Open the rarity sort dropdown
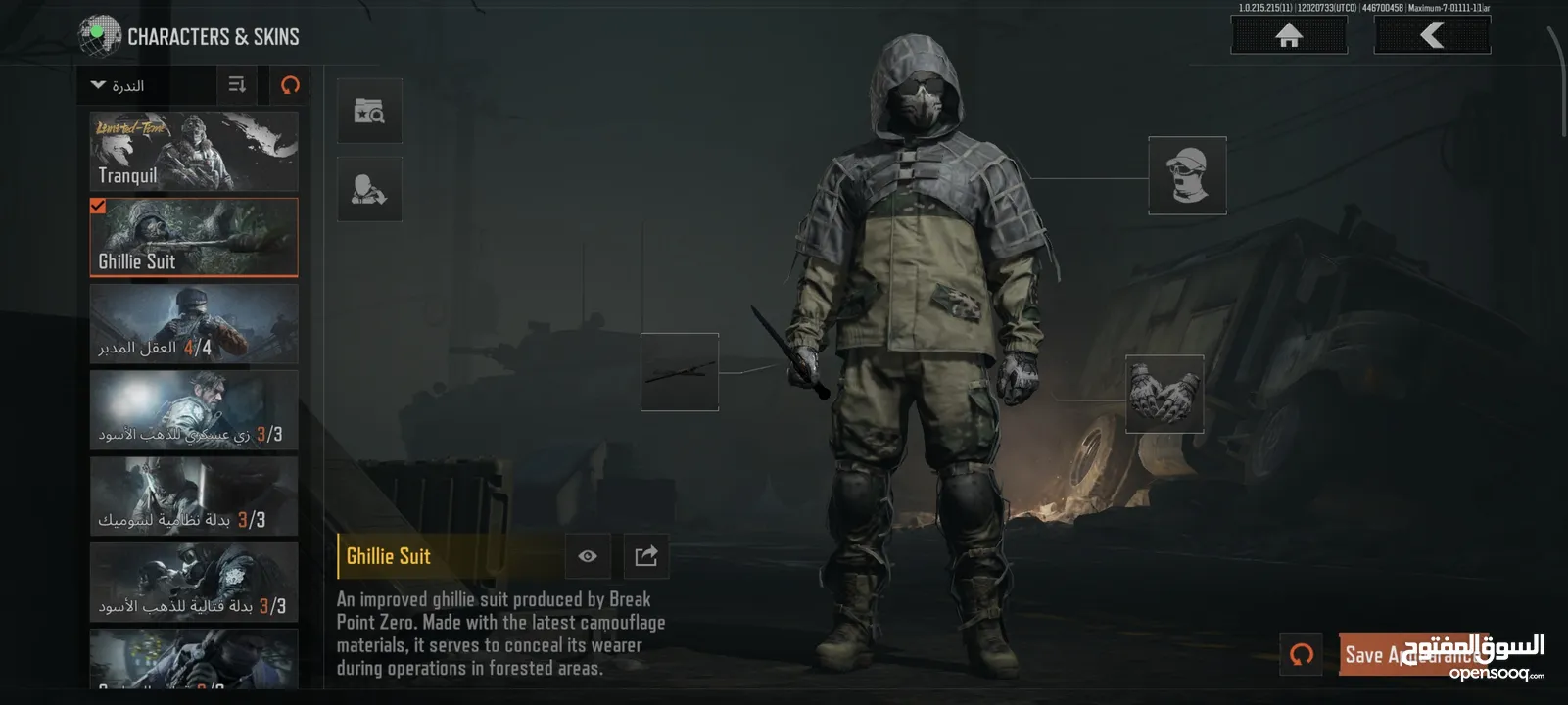Image resolution: width=1568 pixels, height=705 pixels. click(119, 86)
